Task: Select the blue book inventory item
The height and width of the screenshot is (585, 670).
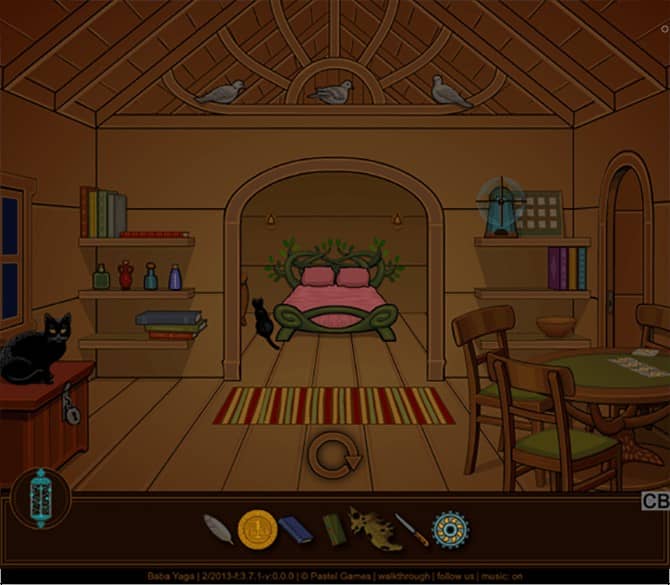Action: pyautogui.click(x=295, y=529)
